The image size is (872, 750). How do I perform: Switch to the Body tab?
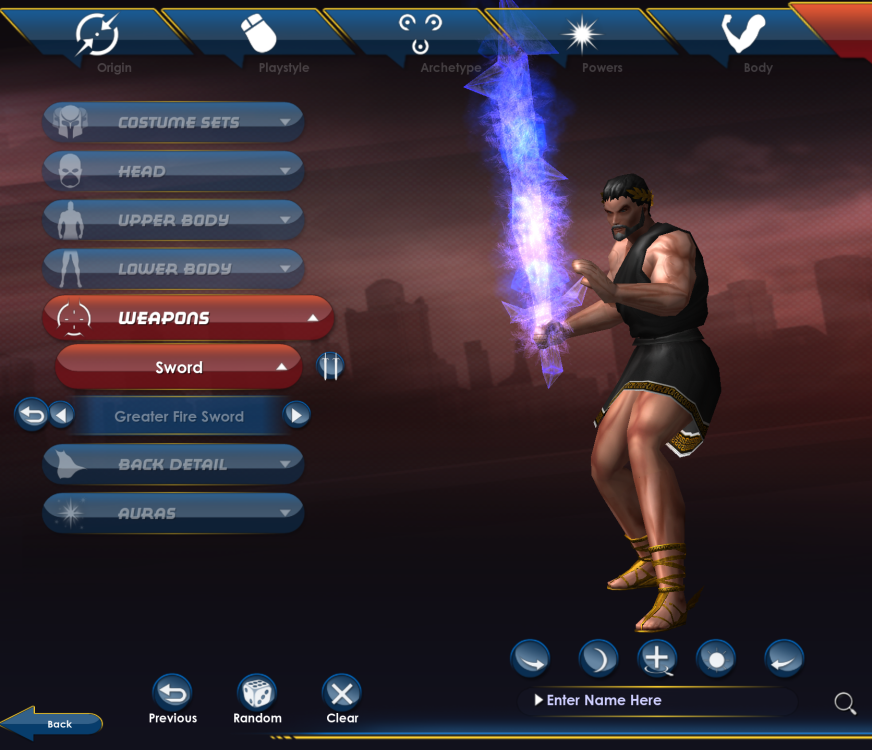pos(744,40)
